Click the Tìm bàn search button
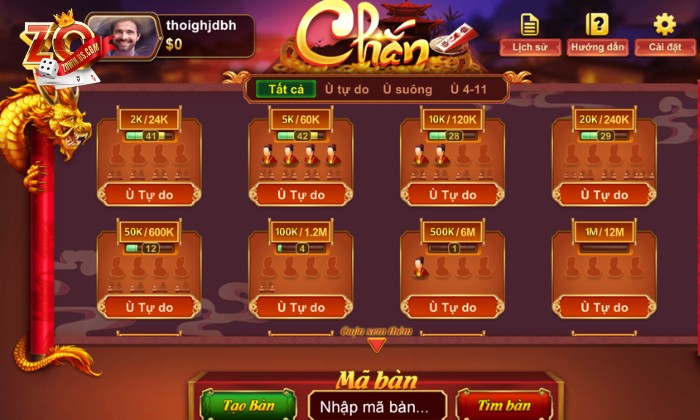Screen dimensions: 700x420 click(503, 405)
